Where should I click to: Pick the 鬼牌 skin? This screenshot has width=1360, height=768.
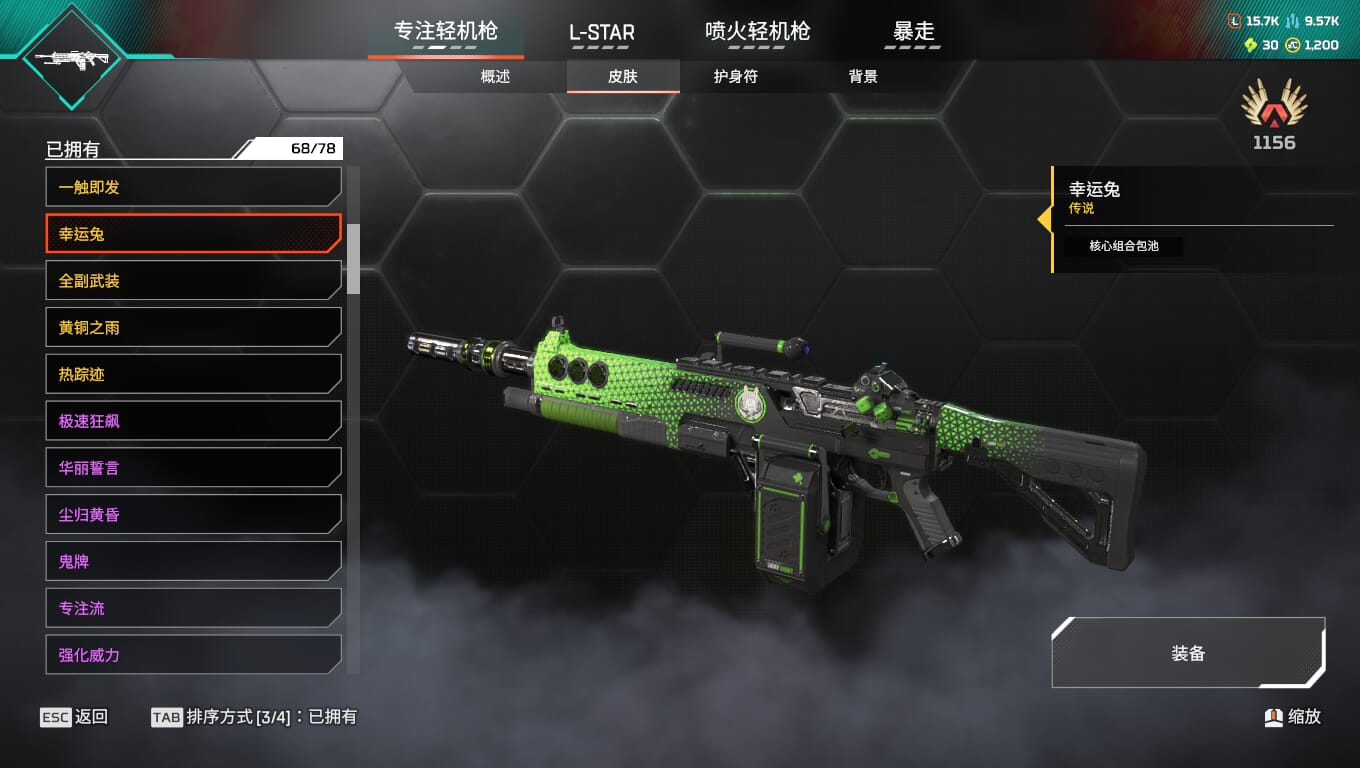click(193, 561)
